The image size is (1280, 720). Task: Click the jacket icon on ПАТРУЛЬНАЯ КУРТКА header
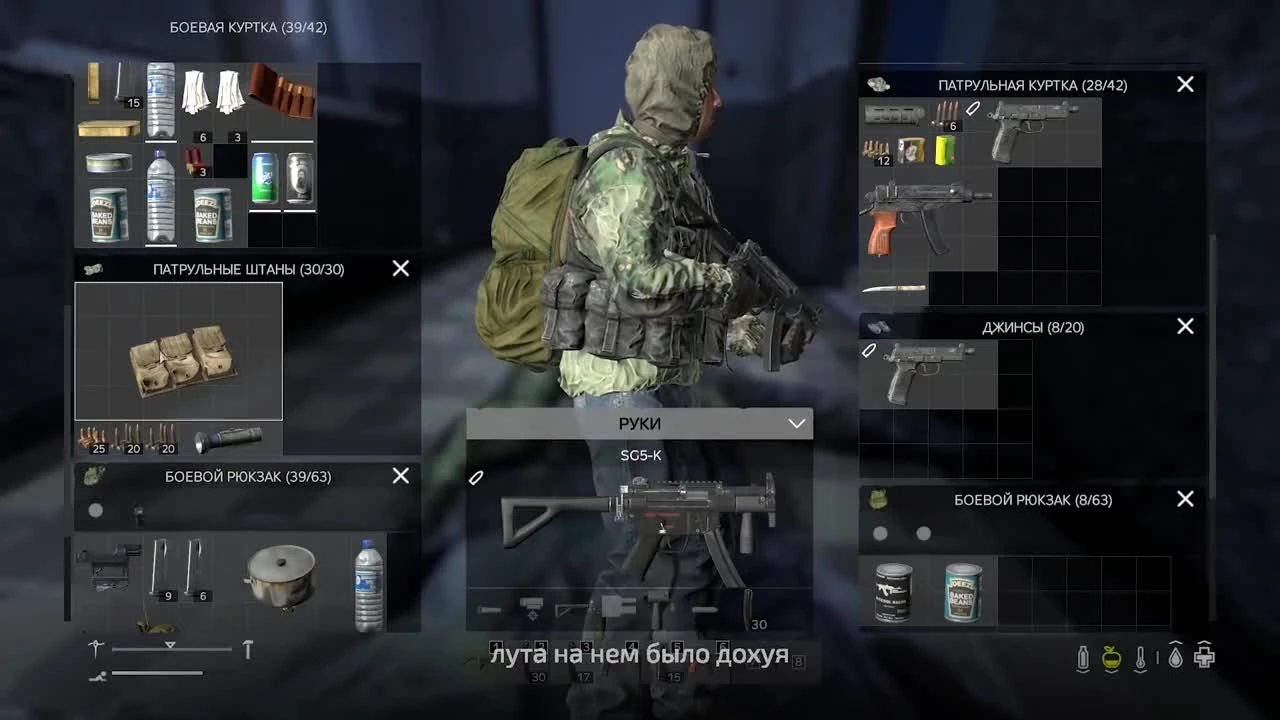(x=880, y=85)
